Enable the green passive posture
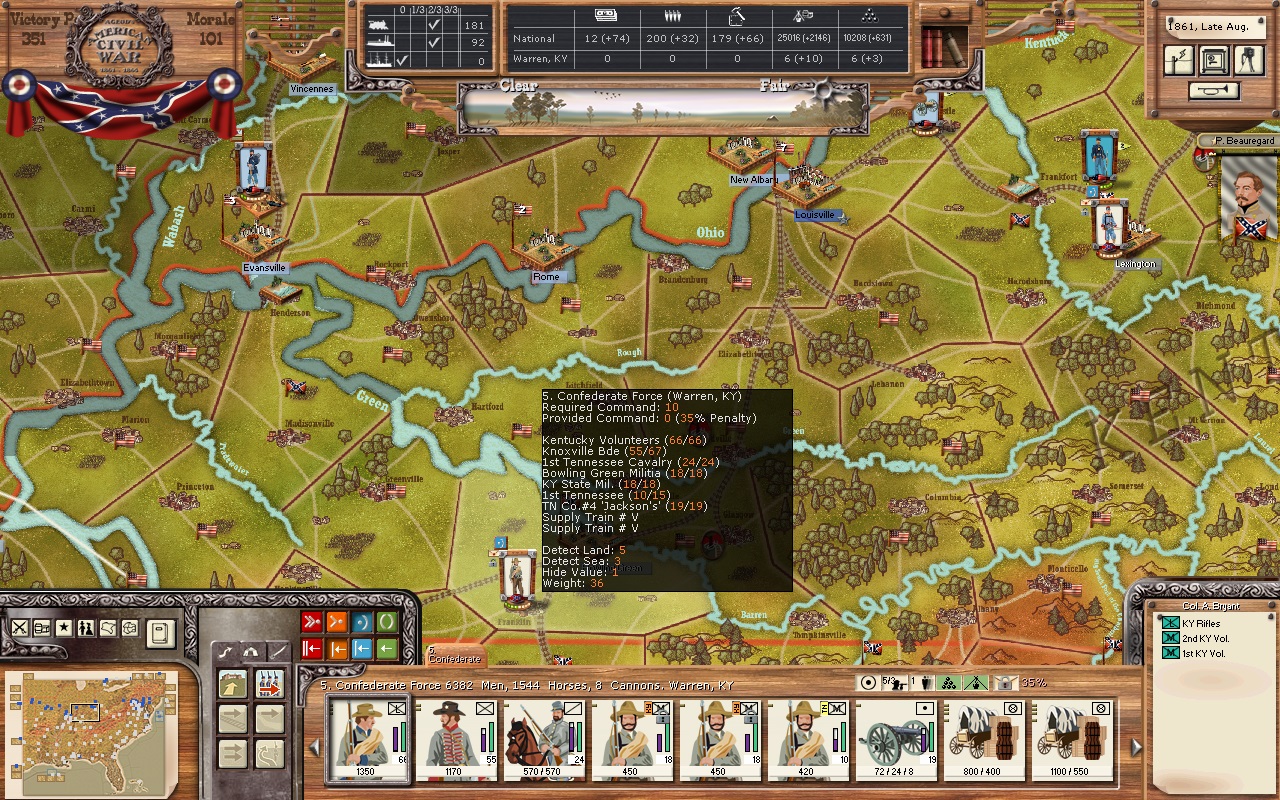The height and width of the screenshot is (800, 1280). tap(387, 622)
